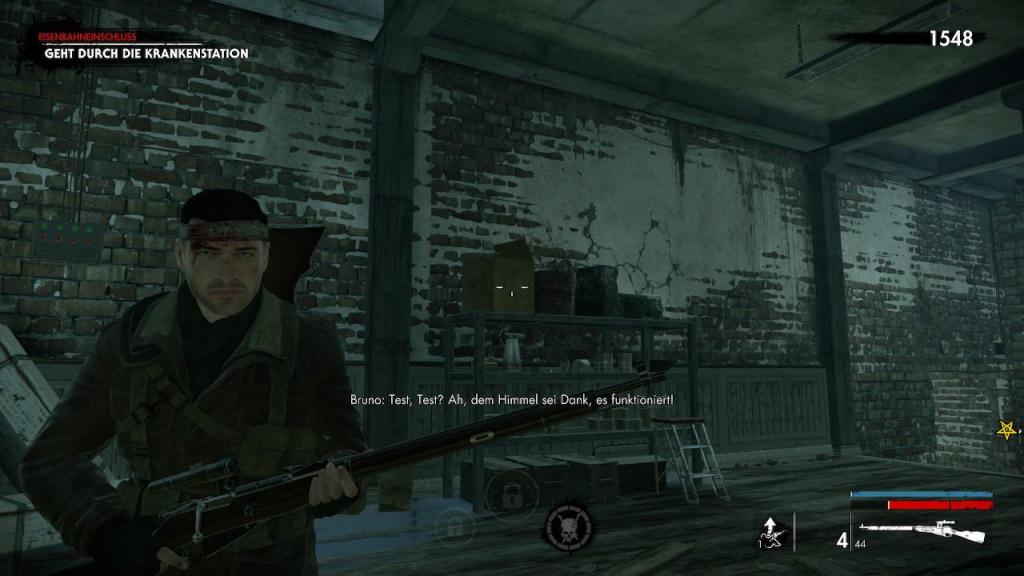The height and width of the screenshot is (576, 1024).
Task: Click the yellow star objective marker
Action: point(1006,430)
